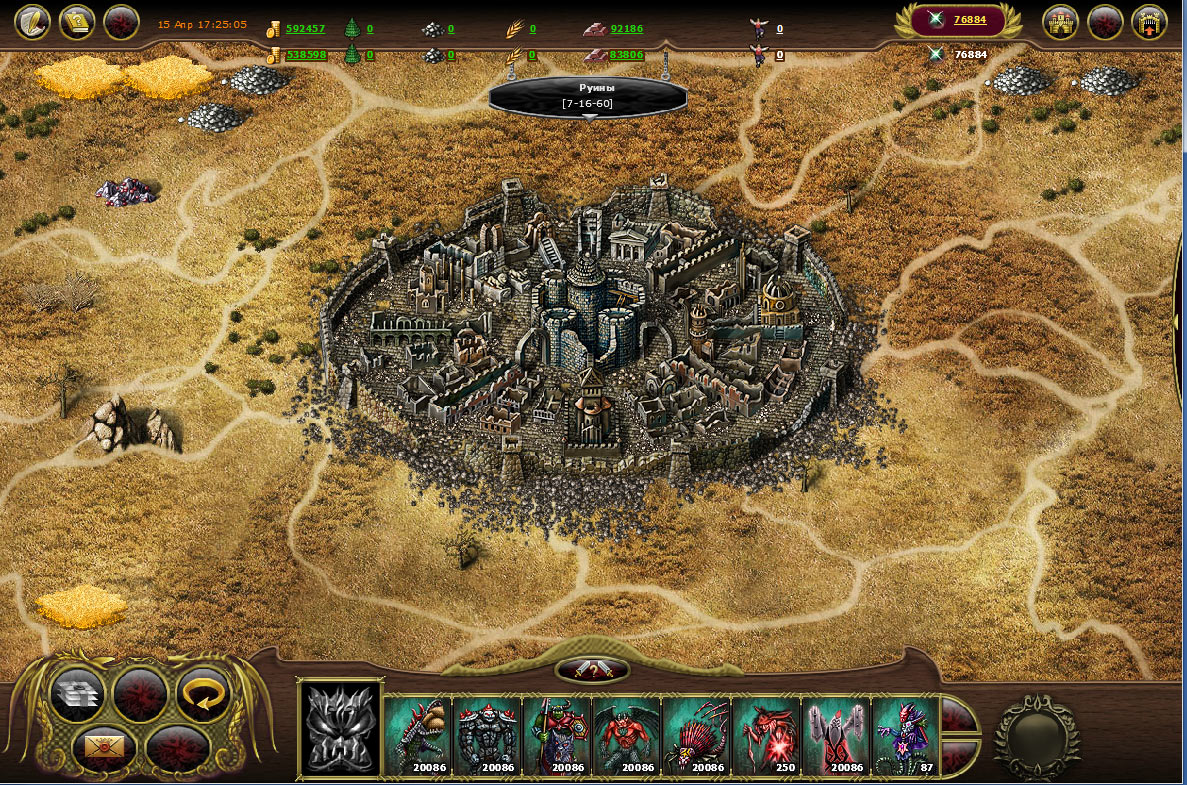This screenshot has height=785, width=1187.
Task: Click the castle icon button
Action: [x=1061, y=22]
